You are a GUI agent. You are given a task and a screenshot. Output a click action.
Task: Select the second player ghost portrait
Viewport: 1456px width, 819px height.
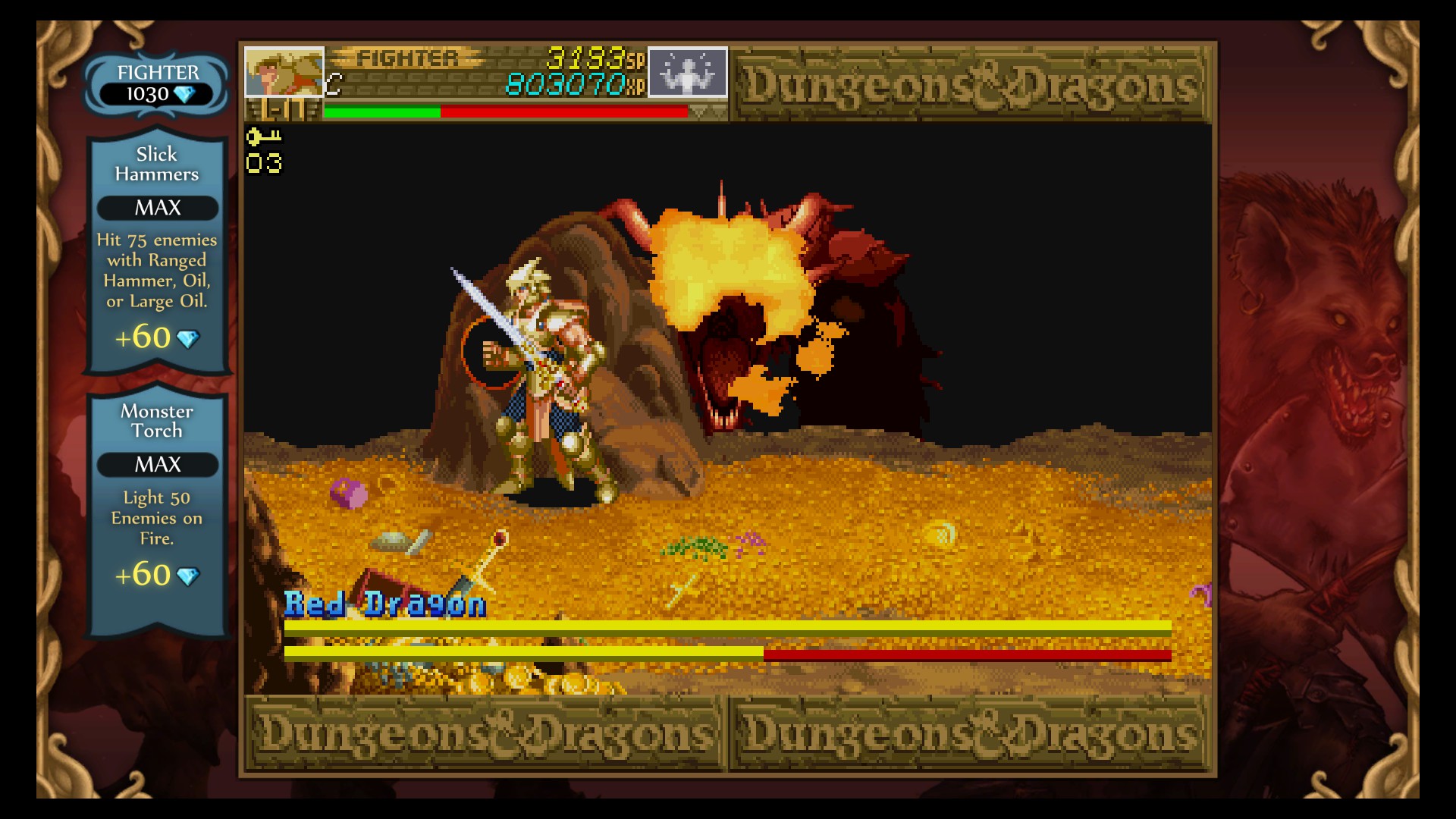(x=686, y=73)
